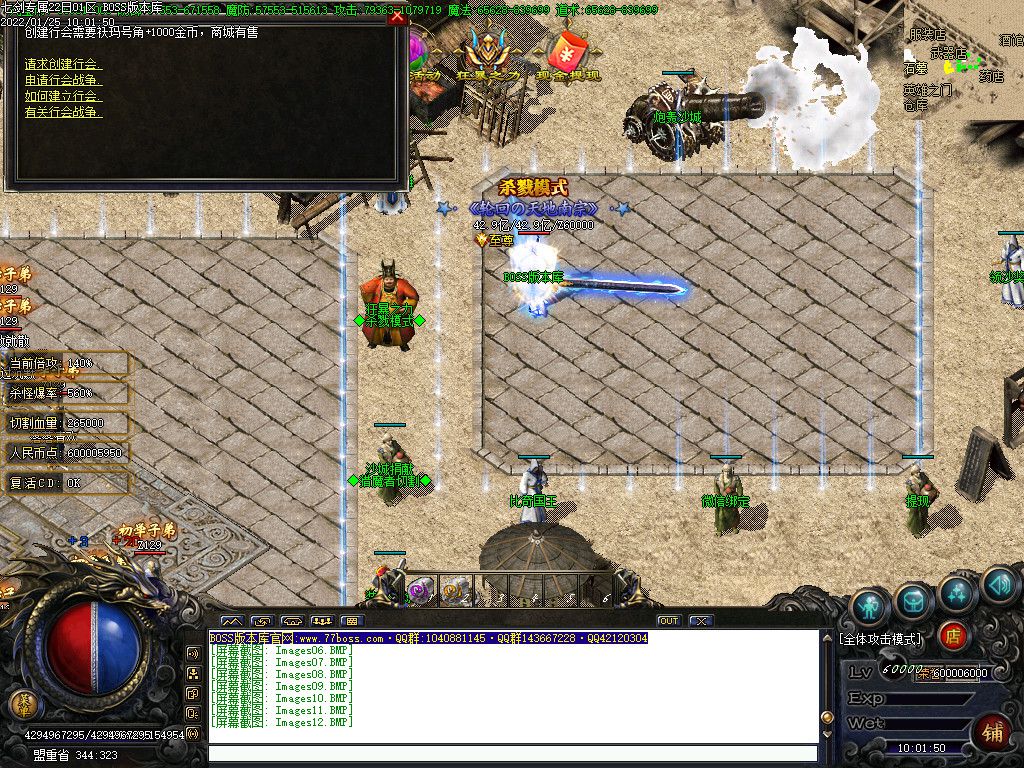This screenshot has width=1024, height=768.
Task: Open the 有关行会战争 info link
Action: point(63,112)
